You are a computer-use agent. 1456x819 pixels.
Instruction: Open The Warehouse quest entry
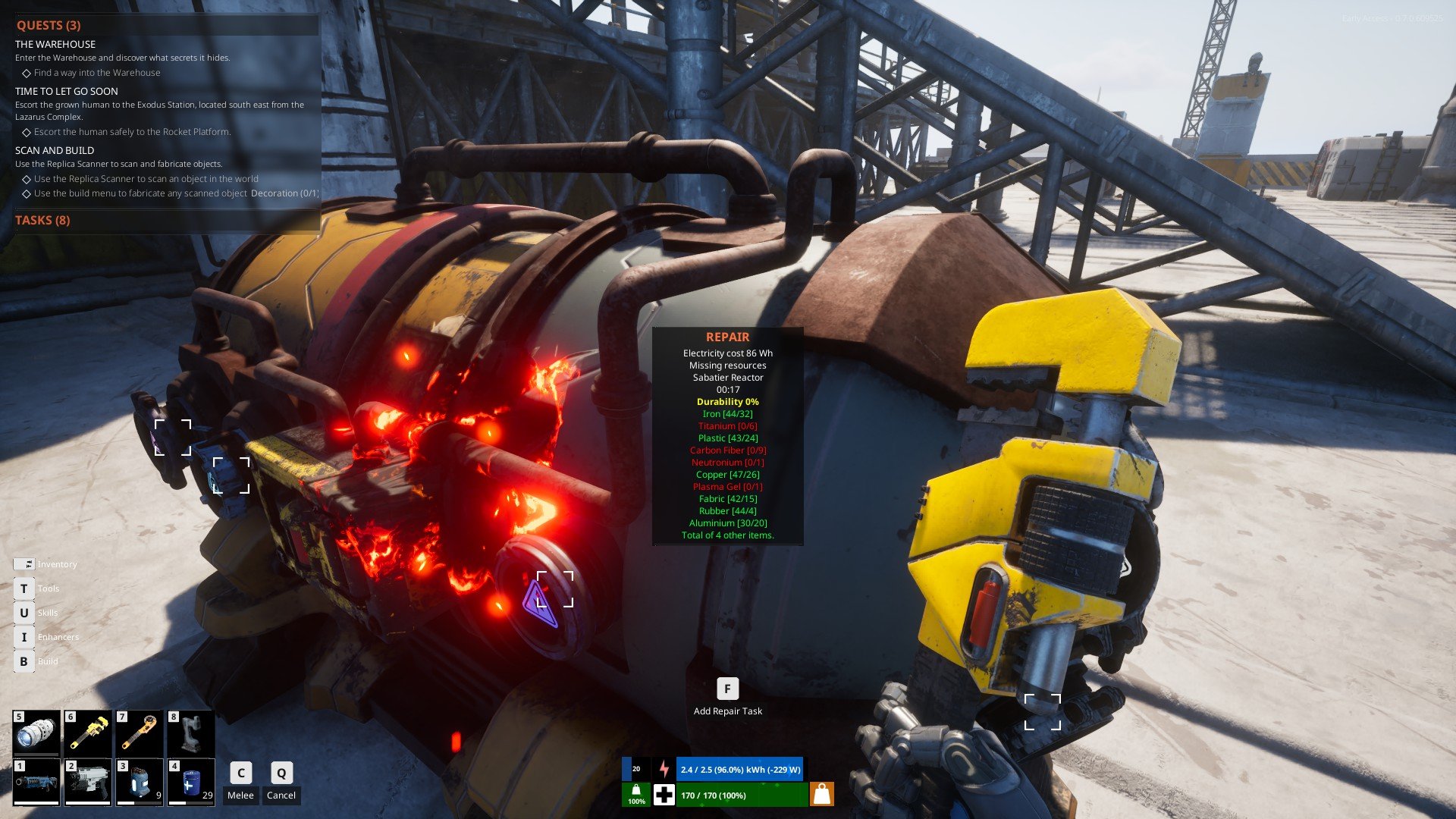click(x=55, y=44)
